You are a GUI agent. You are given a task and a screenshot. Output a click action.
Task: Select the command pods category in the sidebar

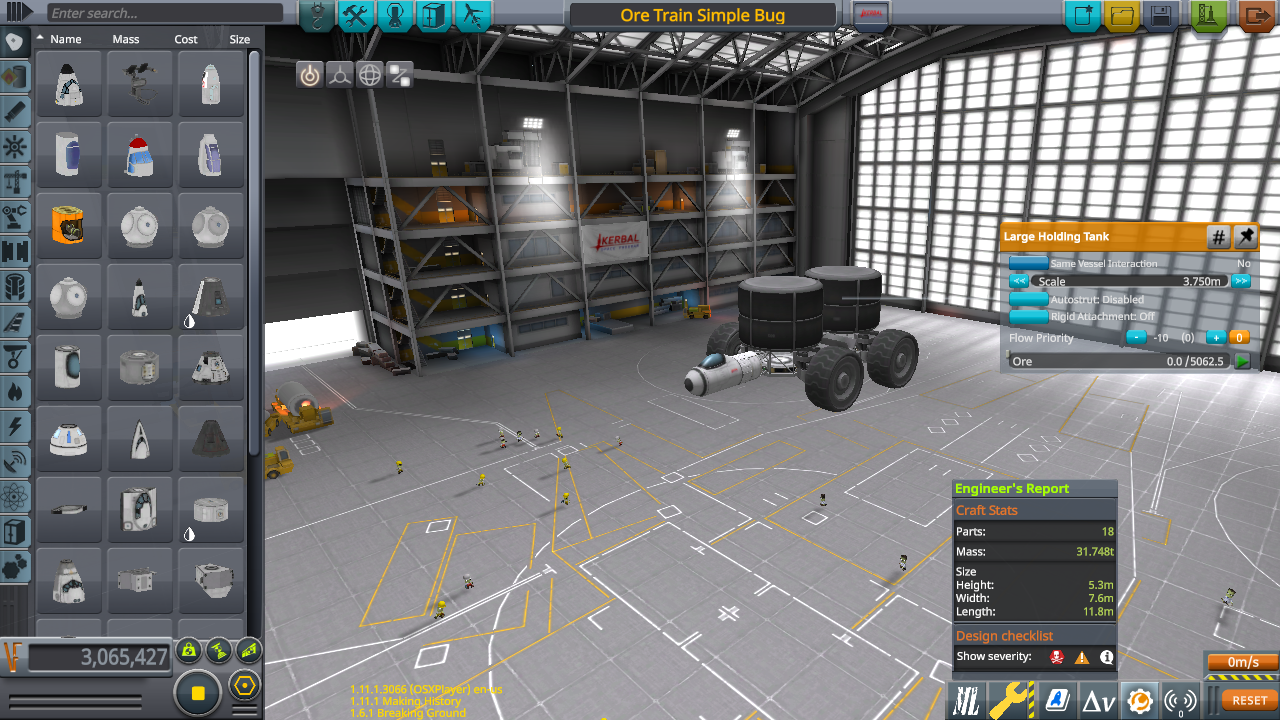pyautogui.click(x=14, y=42)
